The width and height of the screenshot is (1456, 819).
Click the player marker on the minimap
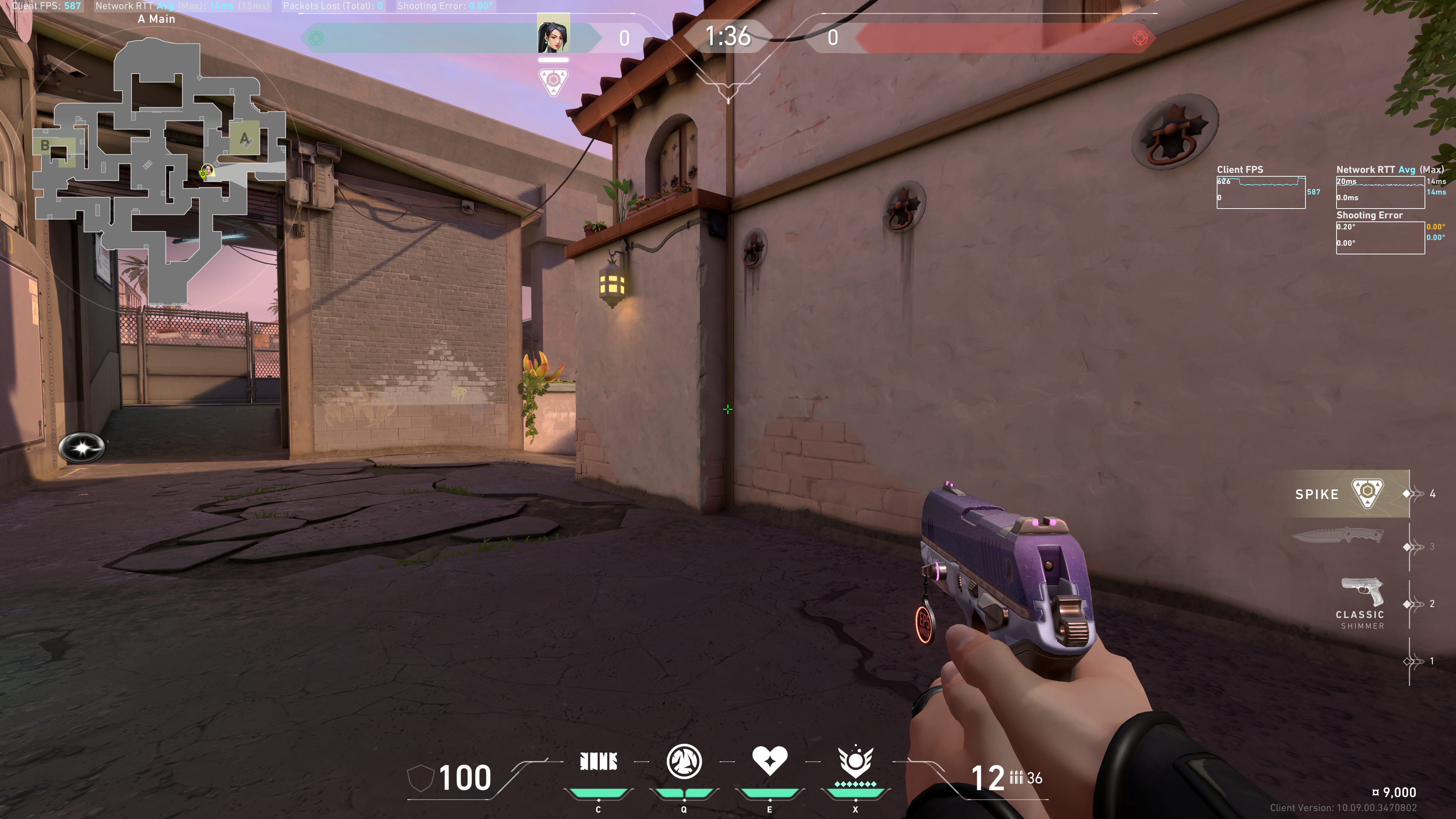[207, 170]
